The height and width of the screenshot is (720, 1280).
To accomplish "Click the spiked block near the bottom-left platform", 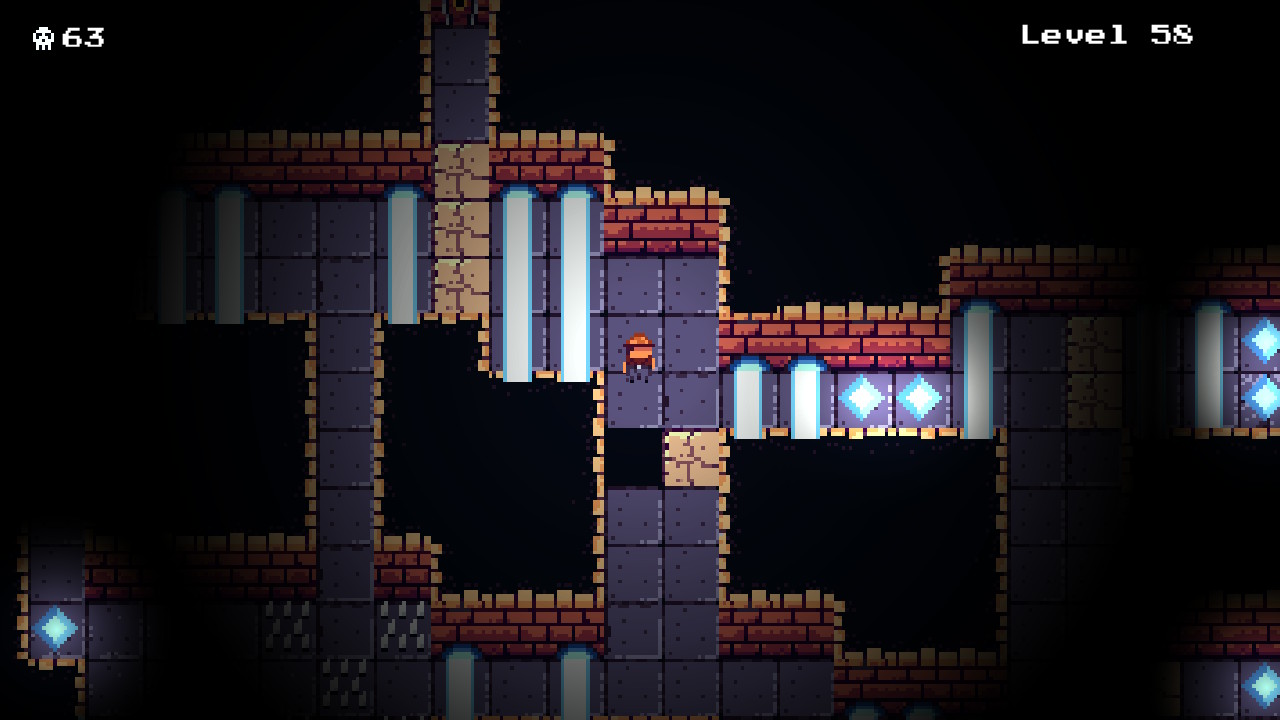I will 404,625.
